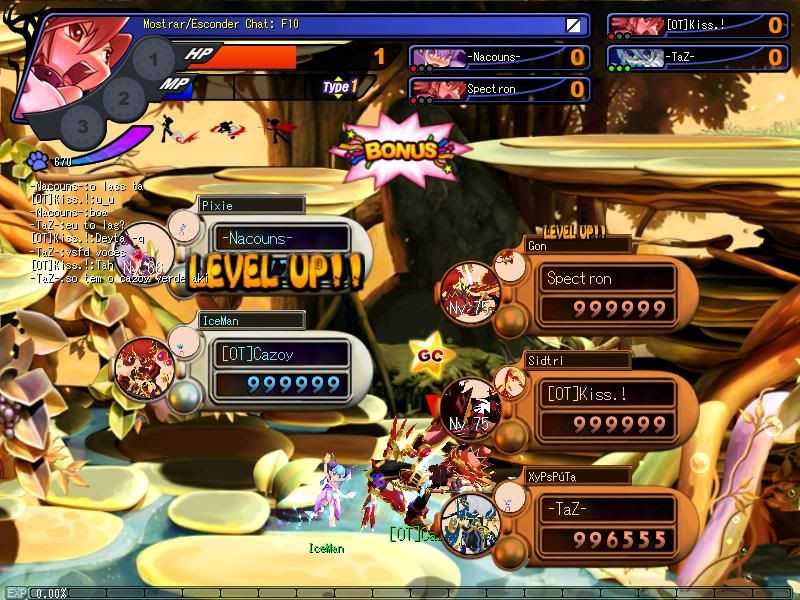
Task: Select -Nacouns- in the party score list
Action: [498, 58]
